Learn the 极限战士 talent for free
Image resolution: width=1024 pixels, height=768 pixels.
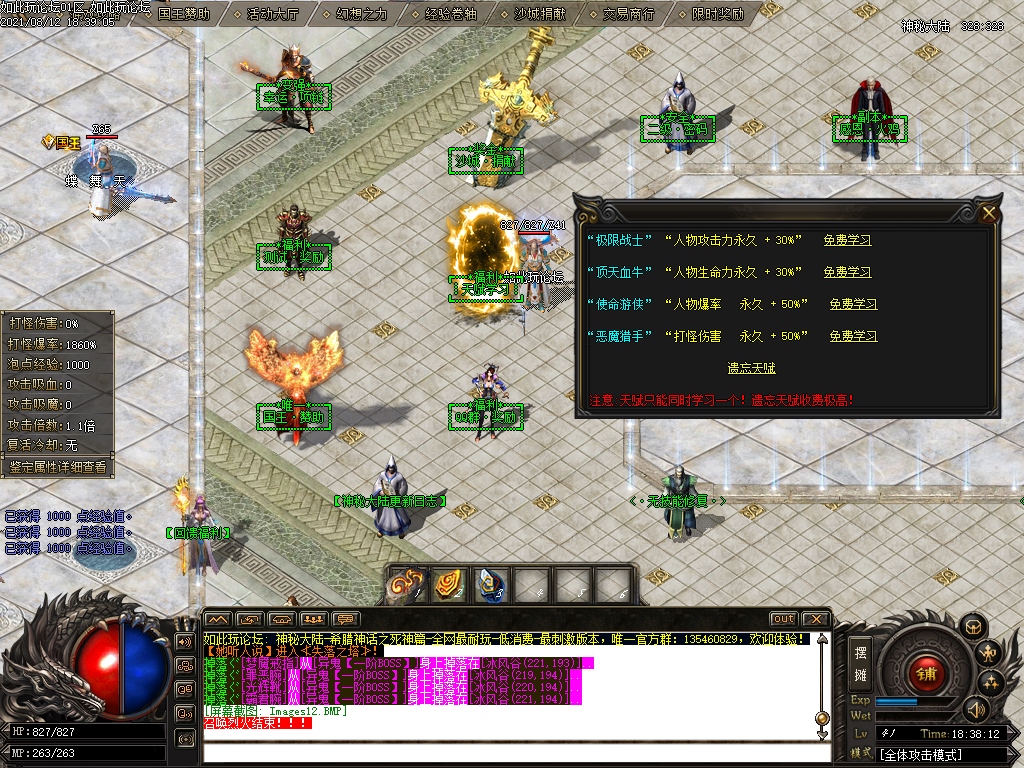(847, 240)
